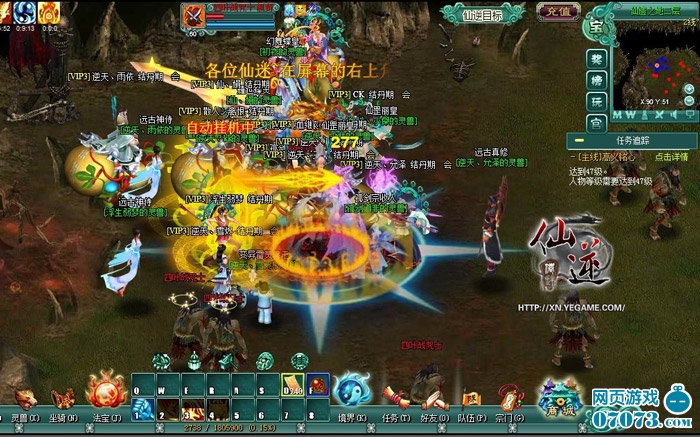Open the 官 side button

tap(596, 123)
